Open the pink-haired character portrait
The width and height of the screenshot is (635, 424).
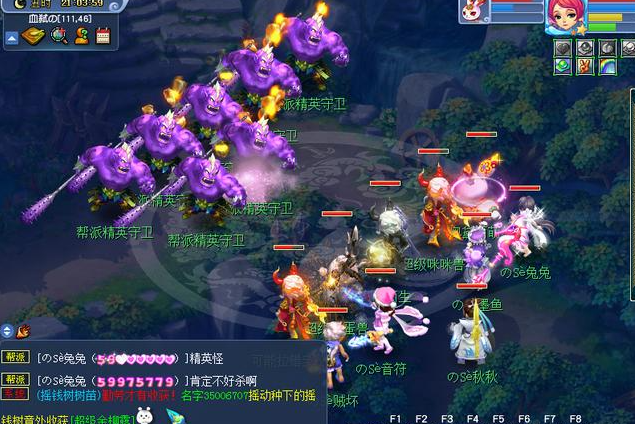(x=567, y=17)
